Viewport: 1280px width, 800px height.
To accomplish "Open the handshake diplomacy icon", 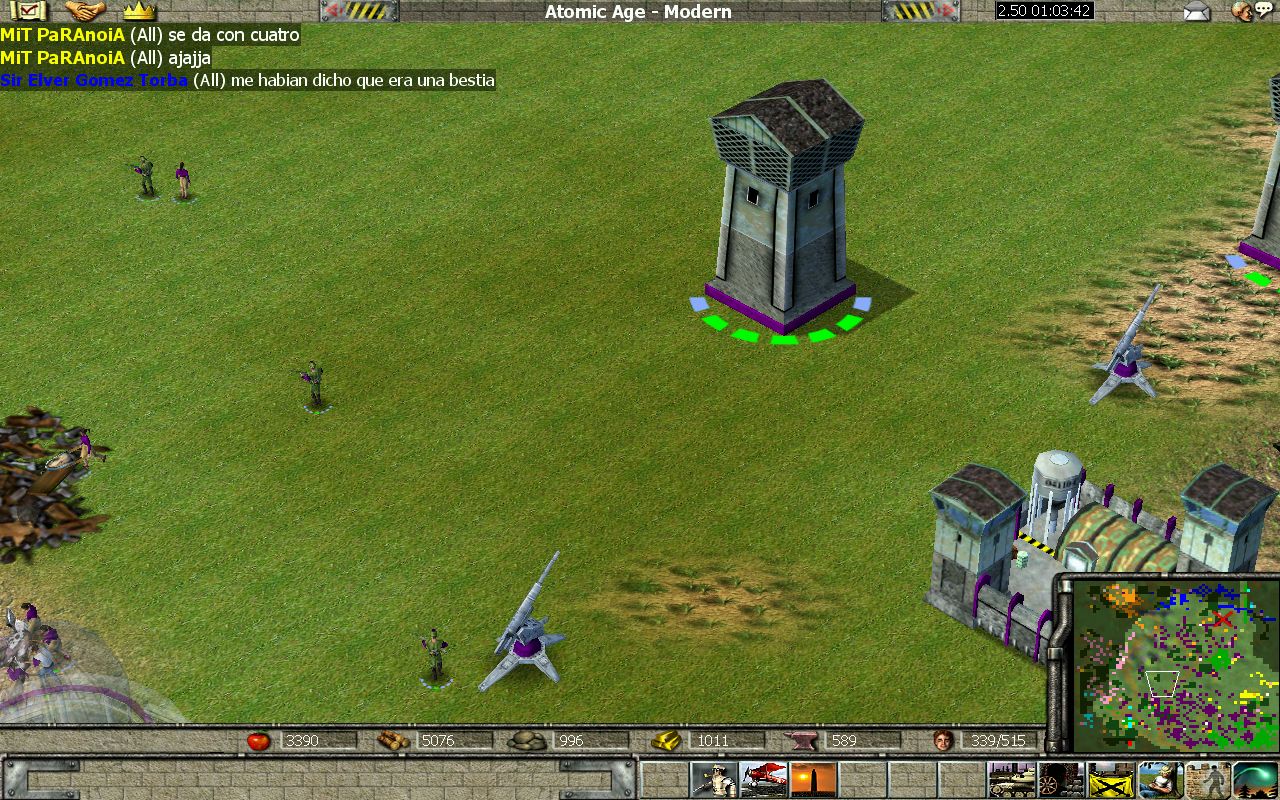I will point(86,11).
